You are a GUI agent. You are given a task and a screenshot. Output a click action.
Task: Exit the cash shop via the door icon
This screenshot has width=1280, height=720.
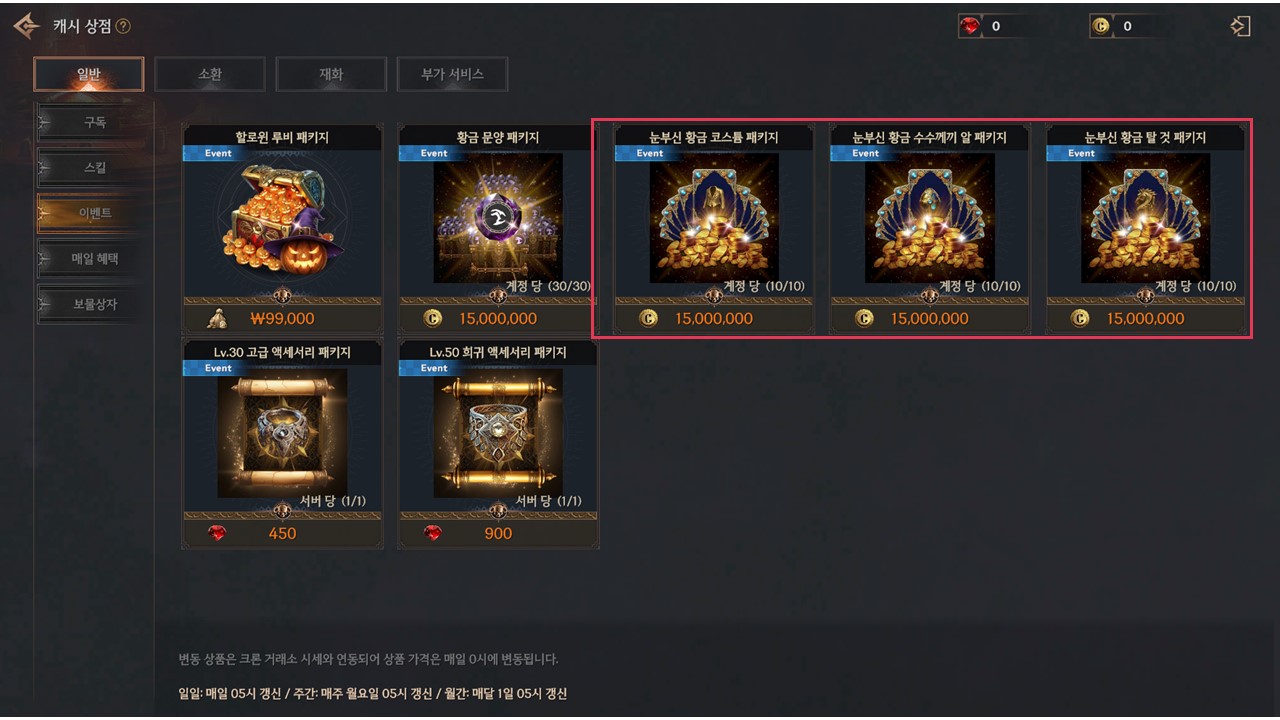pyautogui.click(x=1240, y=27)
